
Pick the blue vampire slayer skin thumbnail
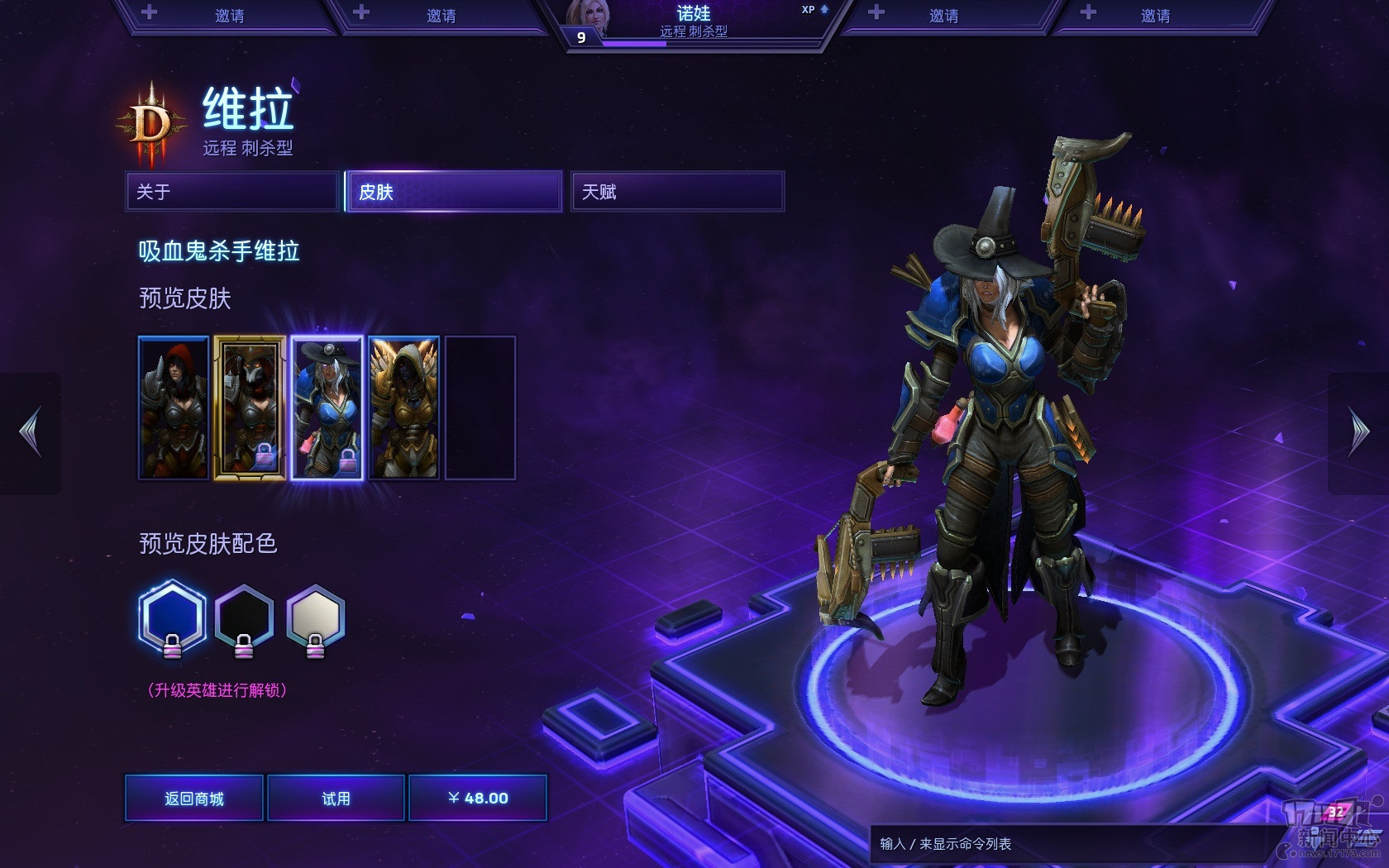[x=327, y=408]
